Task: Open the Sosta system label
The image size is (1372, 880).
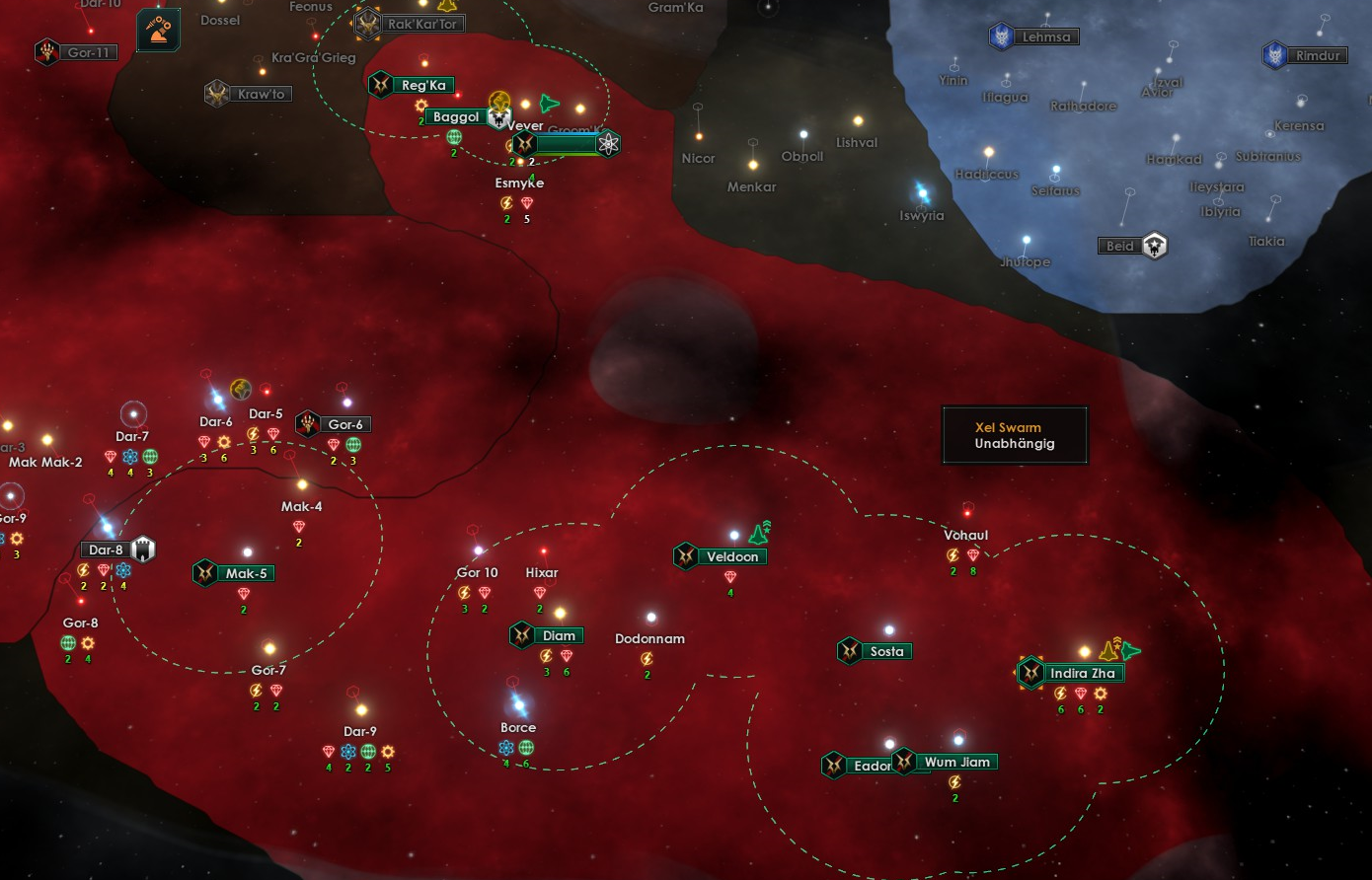Action: pyautogui.click(x=886, y=651)
